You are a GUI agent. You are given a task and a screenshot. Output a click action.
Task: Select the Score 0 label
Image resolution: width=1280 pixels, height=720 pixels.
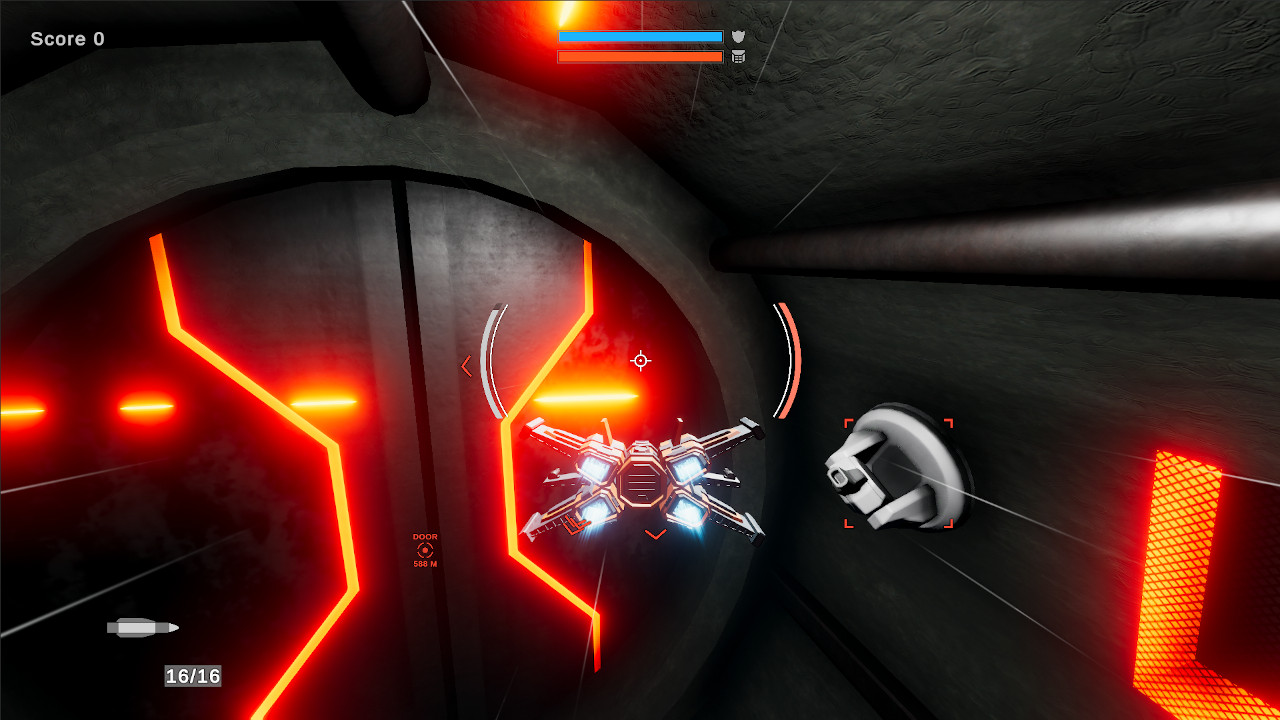pos(67,38)
